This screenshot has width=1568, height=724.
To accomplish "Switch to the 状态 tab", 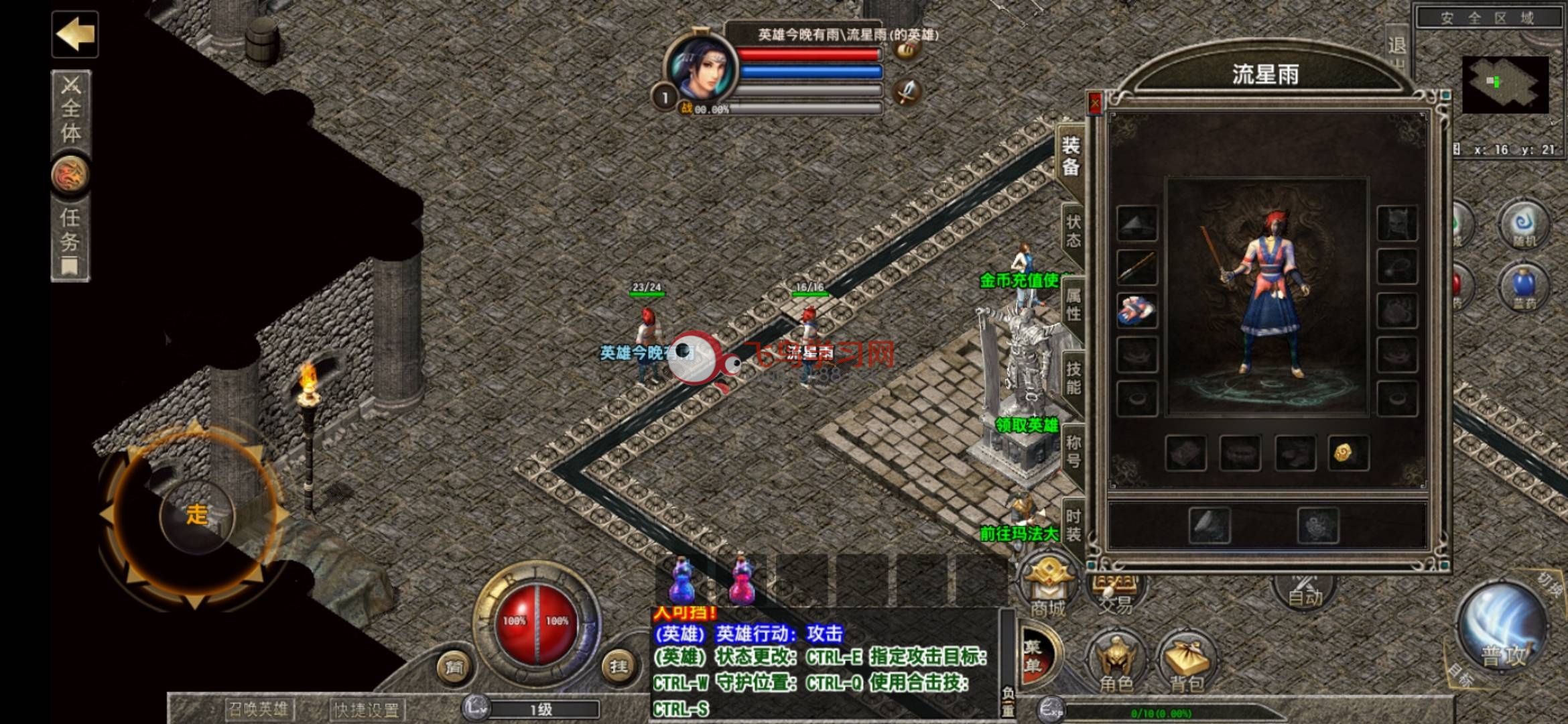I will click(1073, 231).
